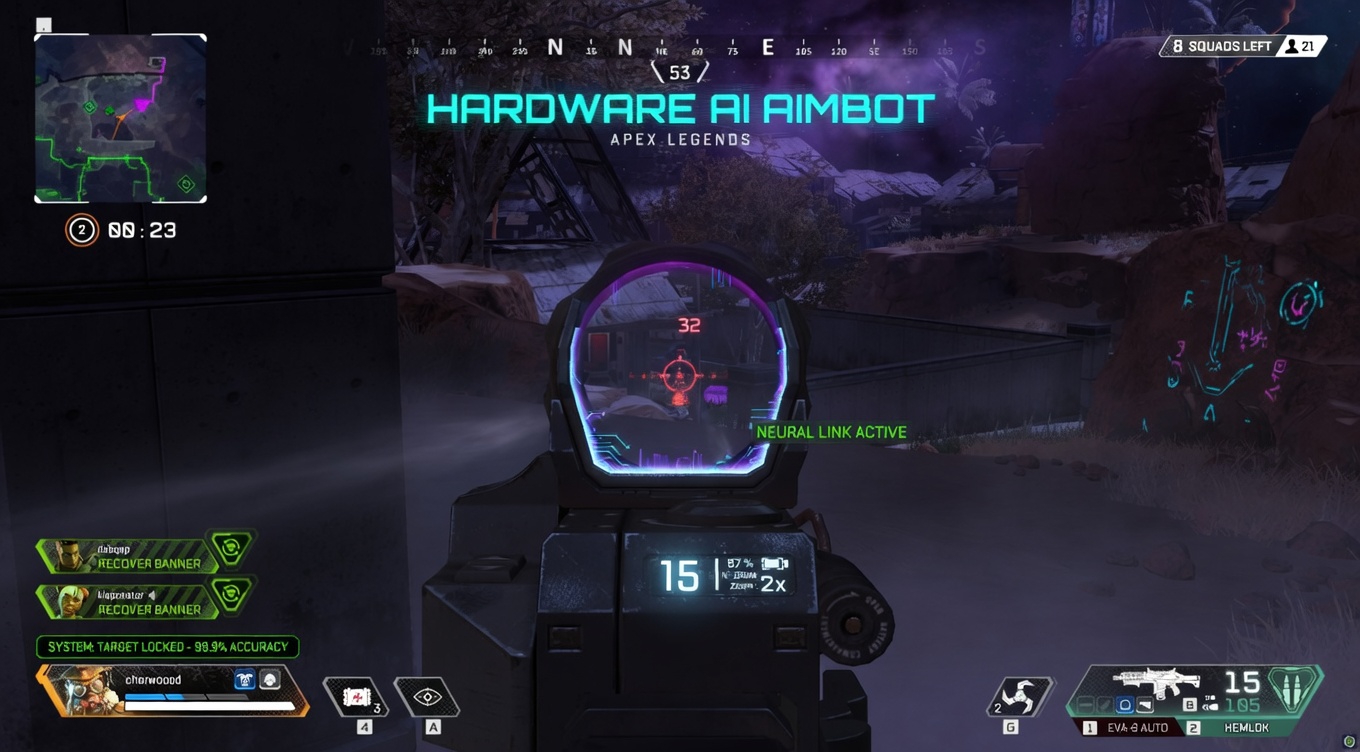Screen dimensions: 1360x752
Task: Use the syringe healing item slot
Action: coord(356,697)
